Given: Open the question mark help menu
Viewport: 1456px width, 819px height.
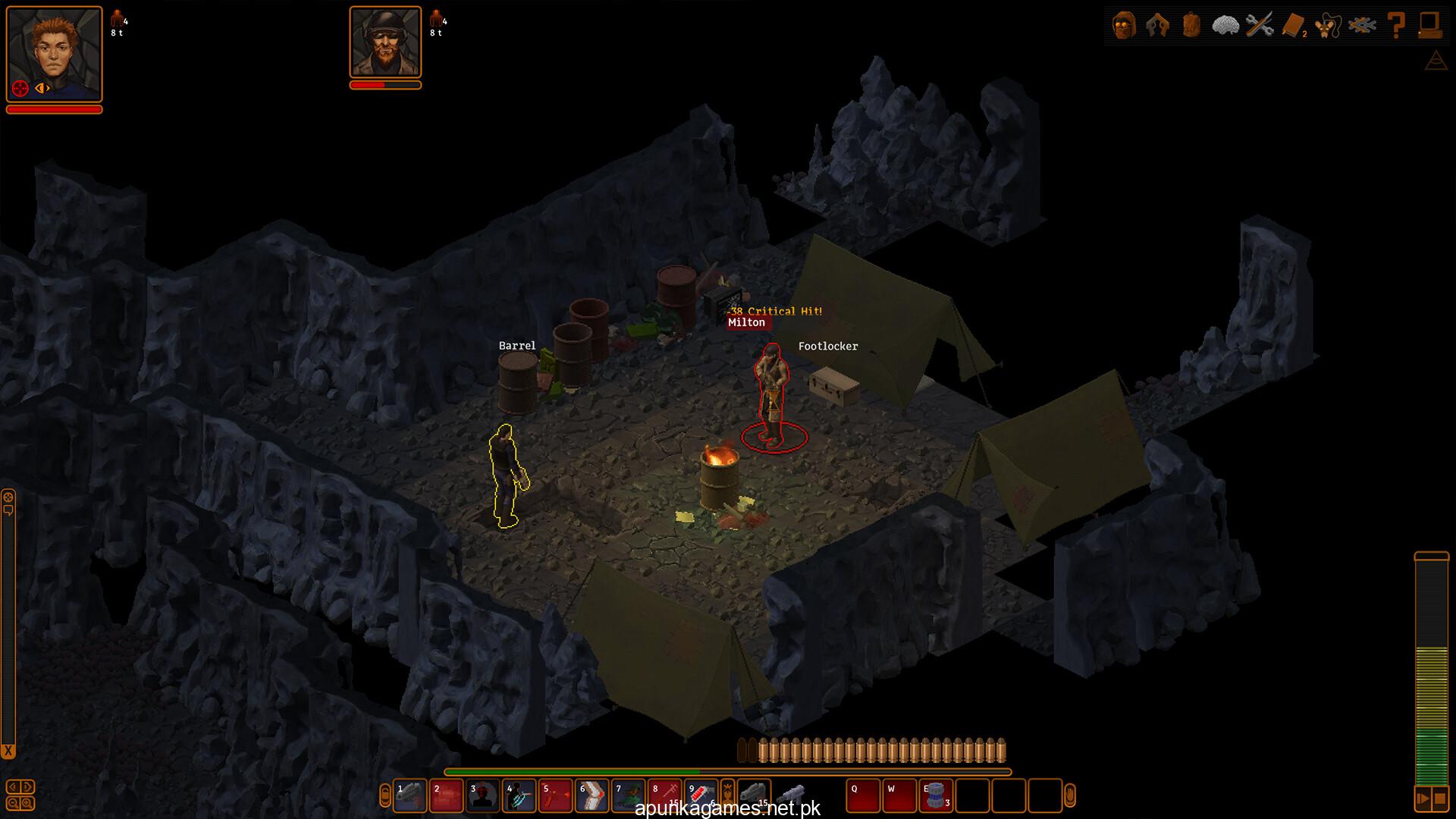Looking at the screenshot, I should click(1396, 26).
